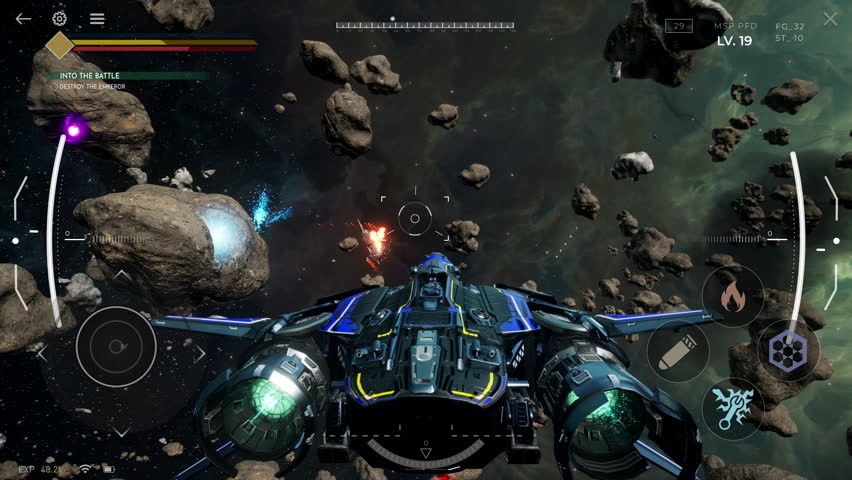Tap the back arrow button

pos(23,19)
